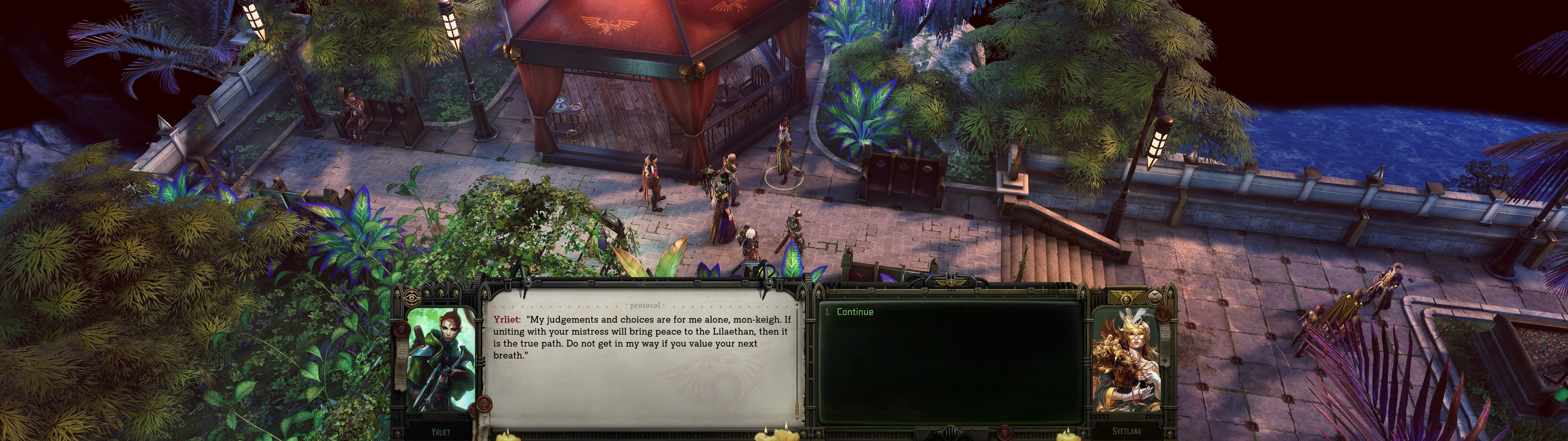Choose the Continue dialogue option
Image resolution: width=1568 pixels, height=441 pixels.
click(x=855, y=312)
